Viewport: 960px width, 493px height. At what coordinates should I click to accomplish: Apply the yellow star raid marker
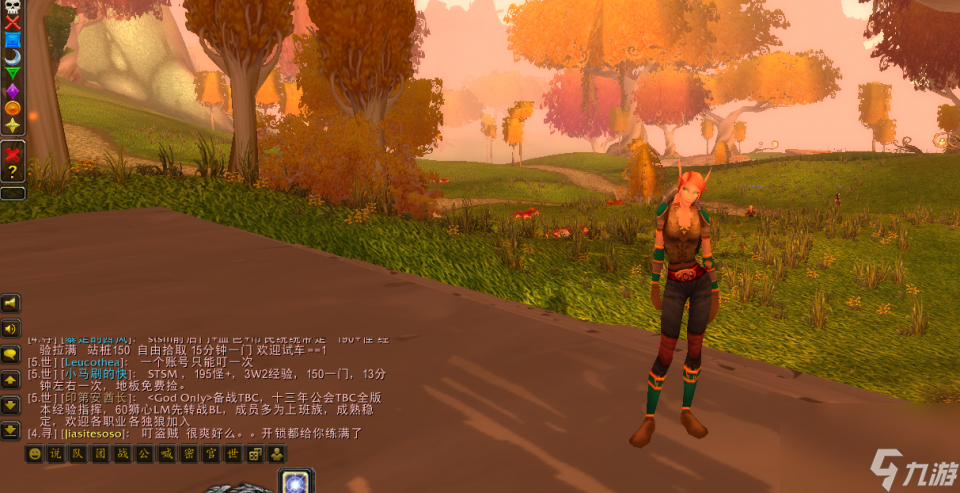[13, 124]
